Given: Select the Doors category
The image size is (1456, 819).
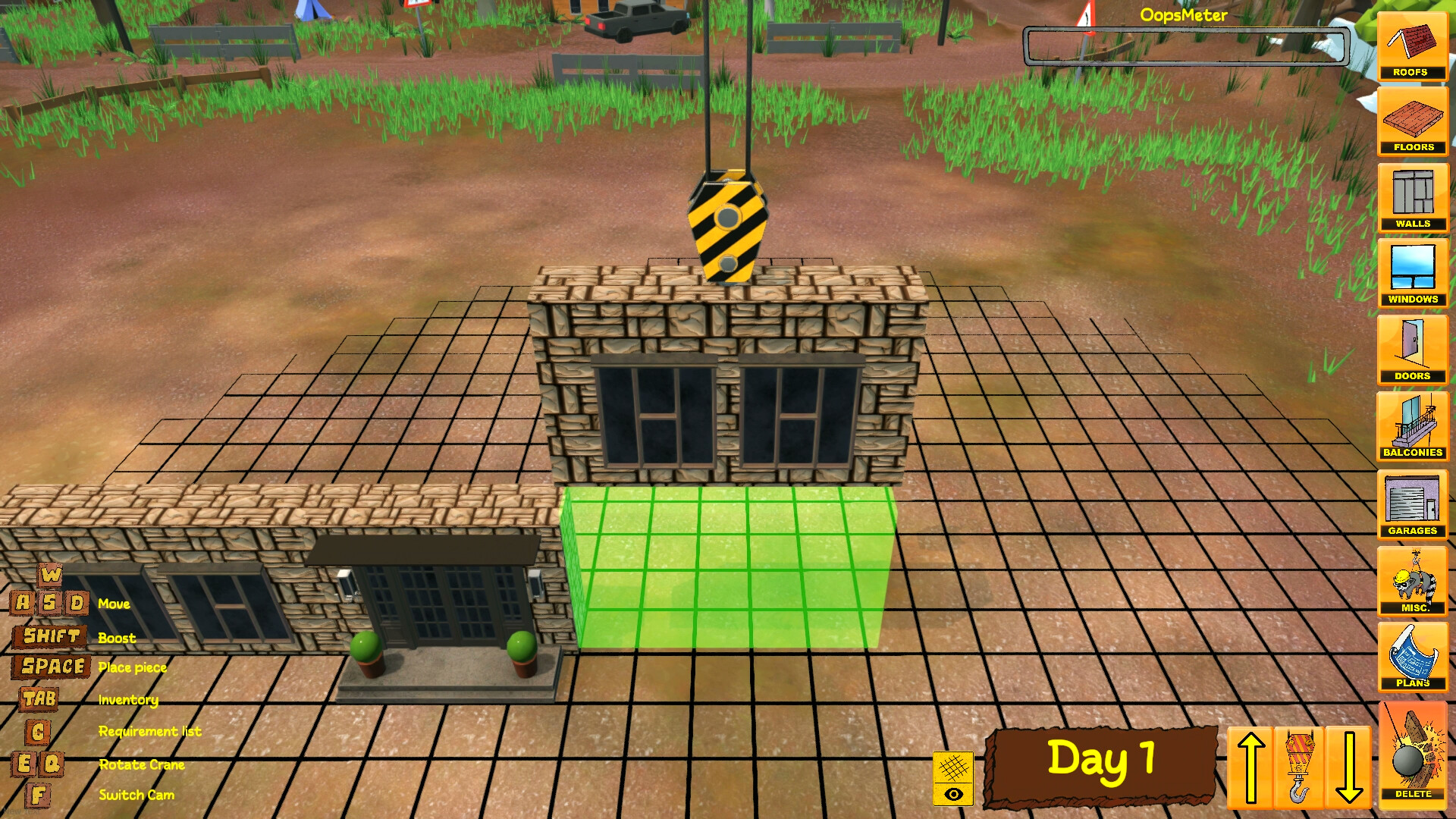Looking at the screenshot, I should click(1412, 350).
